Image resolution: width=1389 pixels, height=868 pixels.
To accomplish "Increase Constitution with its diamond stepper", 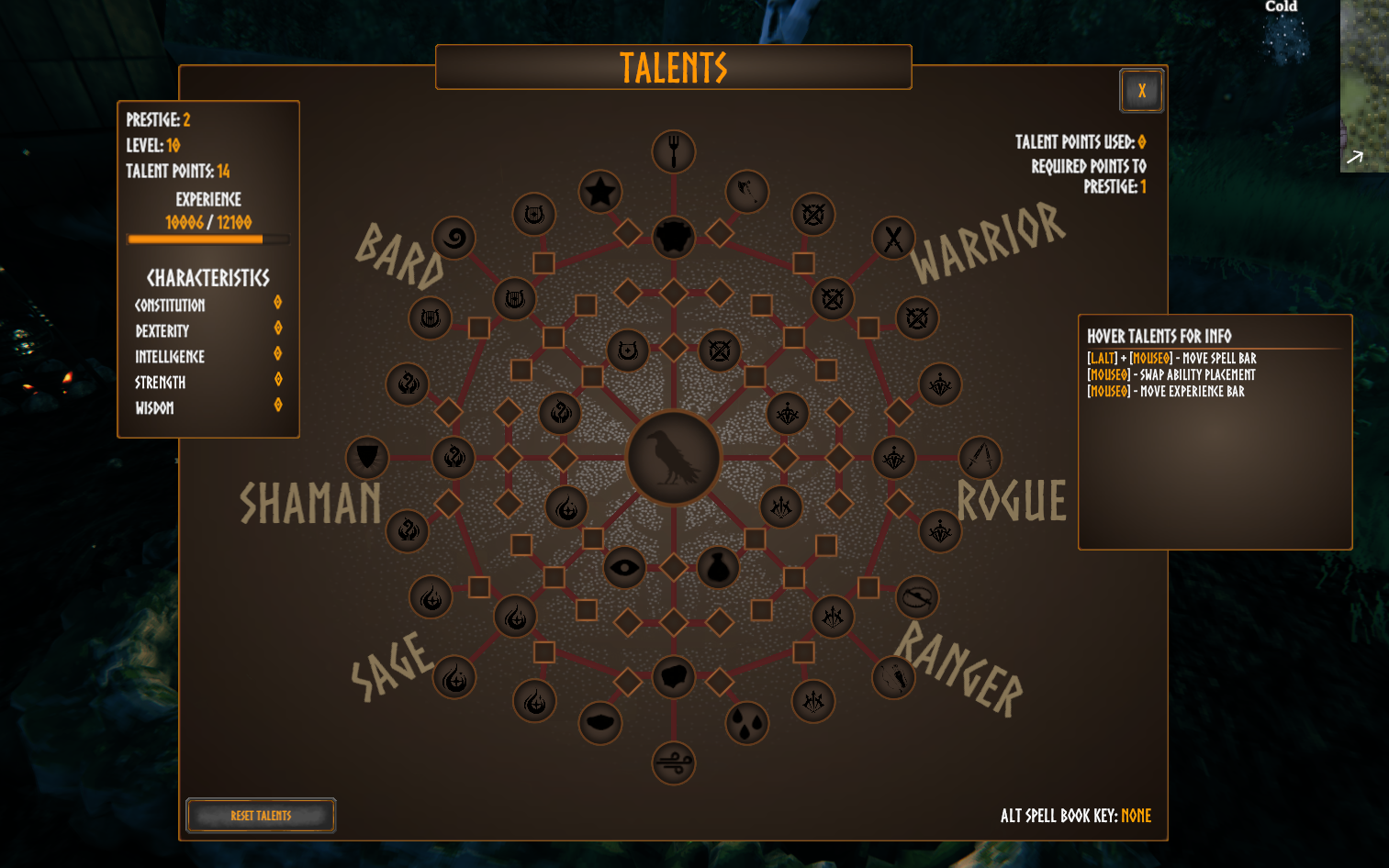I will pos(277,304).
